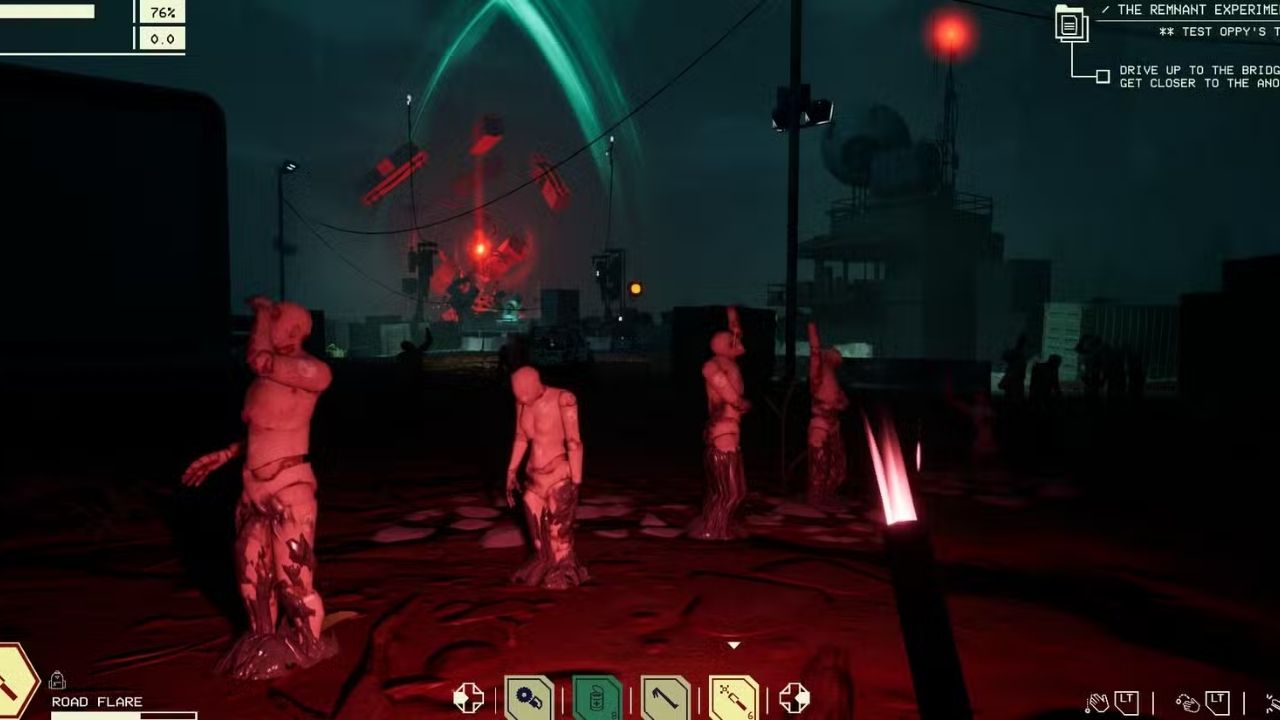Image resolution: width=1280 pixels, height=720 pixels.
Task: Select the road flare hotbar slot
Action: 733,698
